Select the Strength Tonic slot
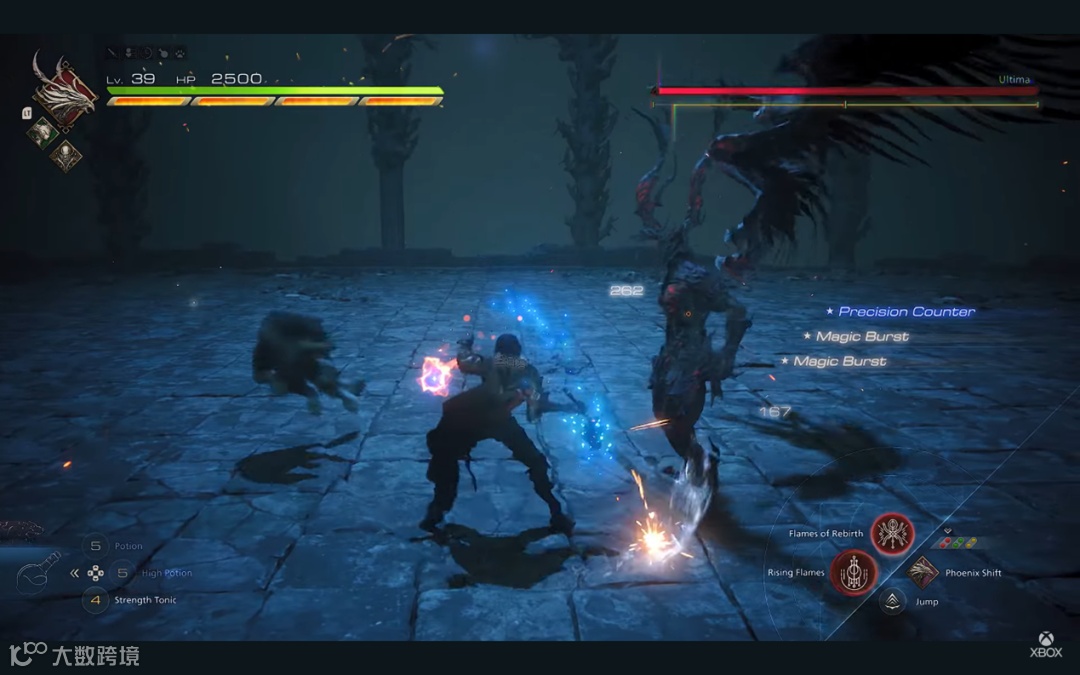The image size is (1080, 675). [x=96, y=600]
